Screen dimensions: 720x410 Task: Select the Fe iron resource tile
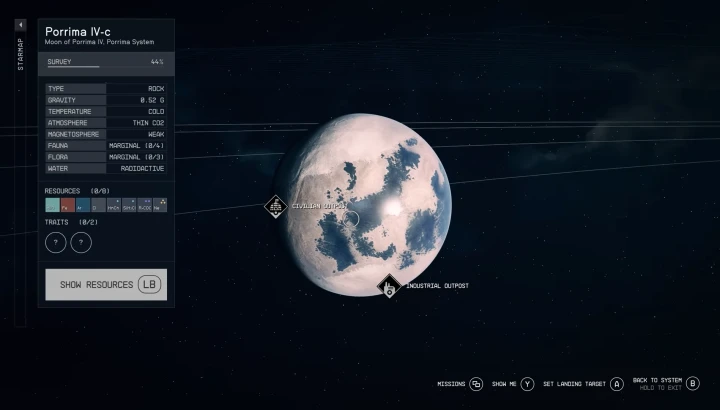coord(68,205)
